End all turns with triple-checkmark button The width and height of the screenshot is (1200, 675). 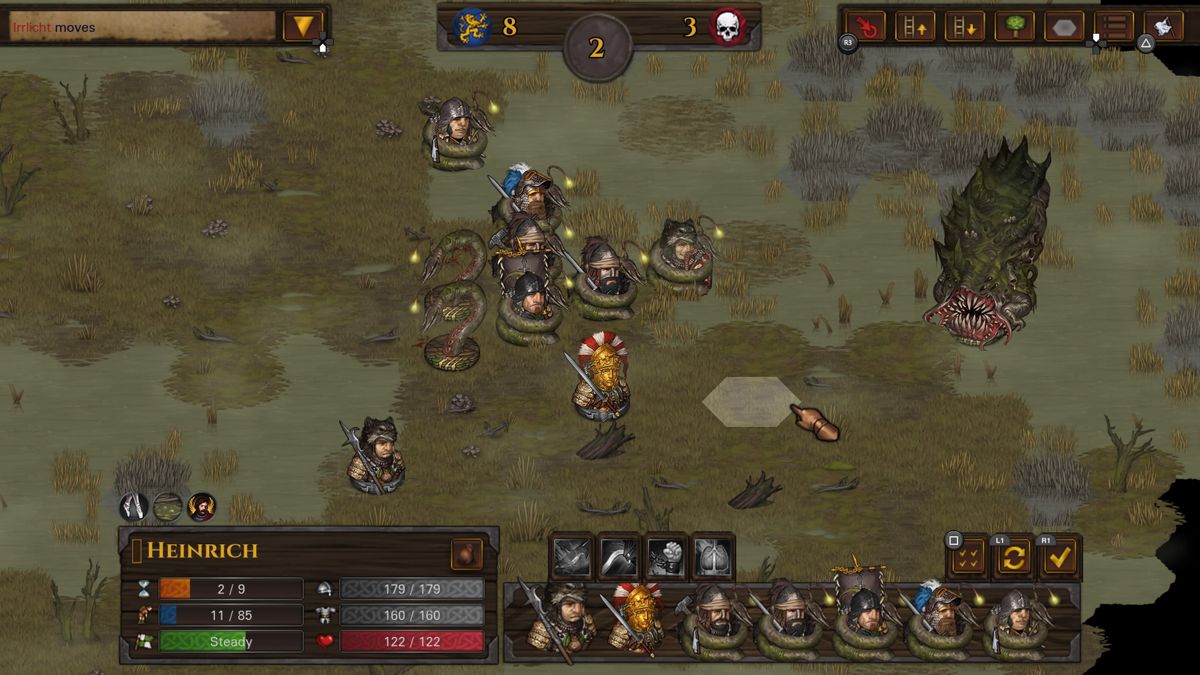(967, 558)
